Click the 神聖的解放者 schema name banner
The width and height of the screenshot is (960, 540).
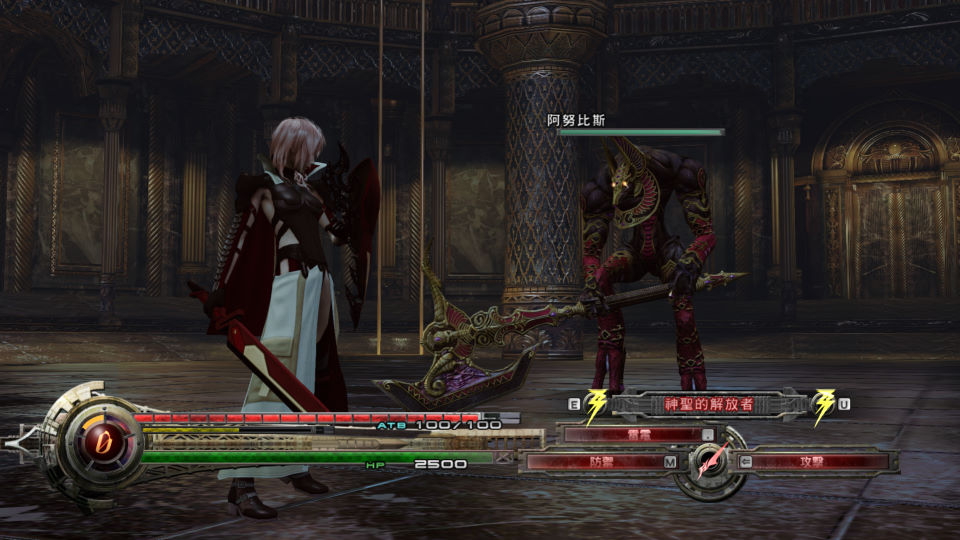click(709, 404)
